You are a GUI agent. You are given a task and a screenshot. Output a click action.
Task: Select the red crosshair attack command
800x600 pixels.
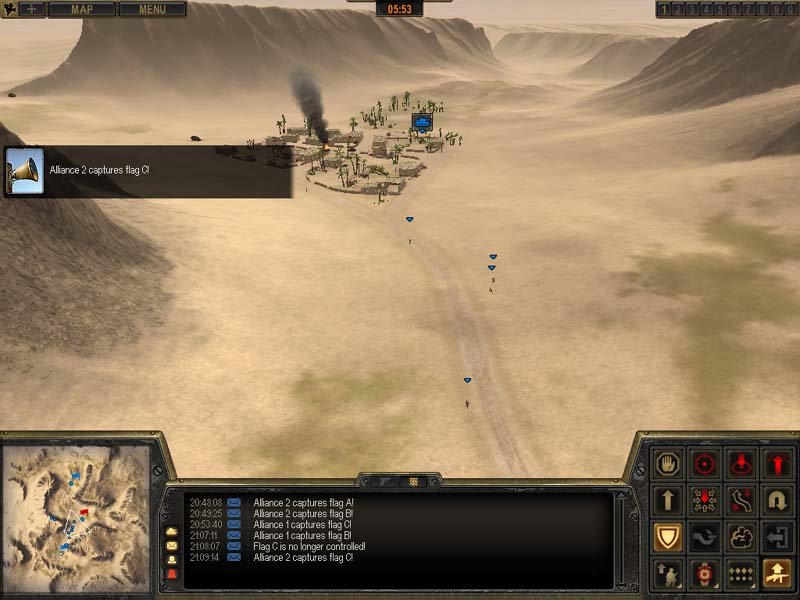coord(705,464)
